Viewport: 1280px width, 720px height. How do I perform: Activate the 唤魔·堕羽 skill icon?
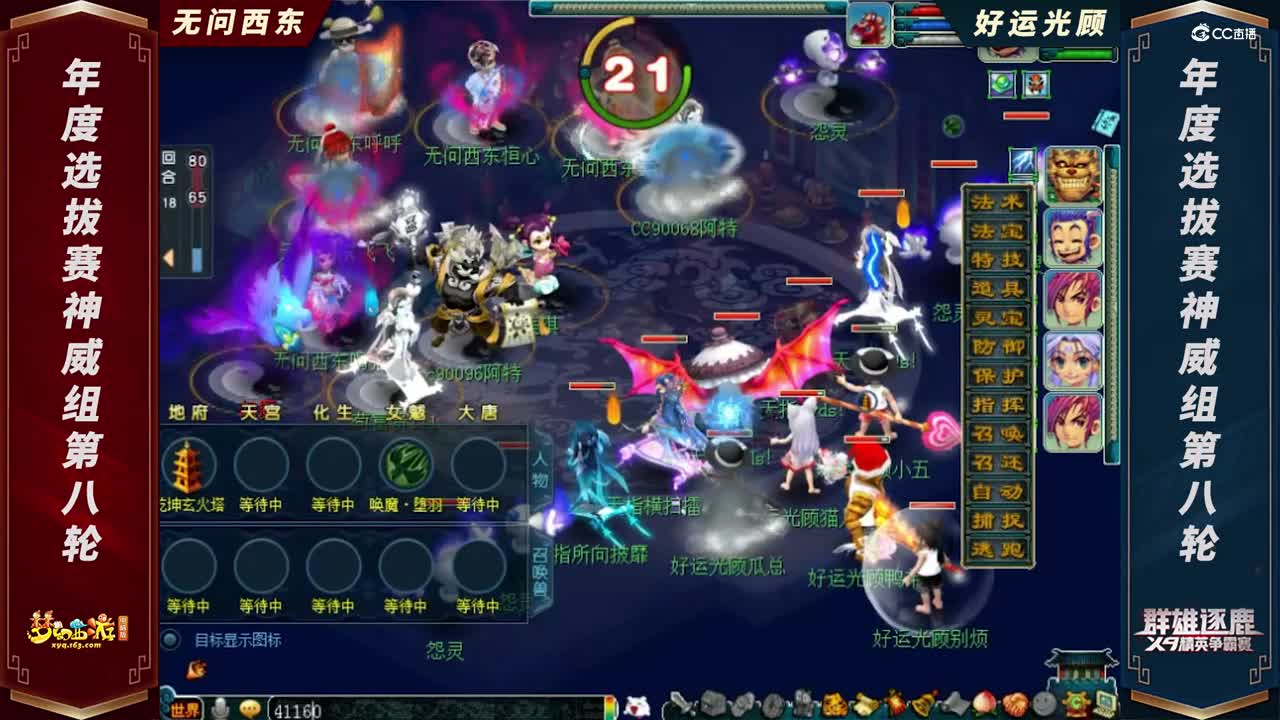[x=406, y=465]
